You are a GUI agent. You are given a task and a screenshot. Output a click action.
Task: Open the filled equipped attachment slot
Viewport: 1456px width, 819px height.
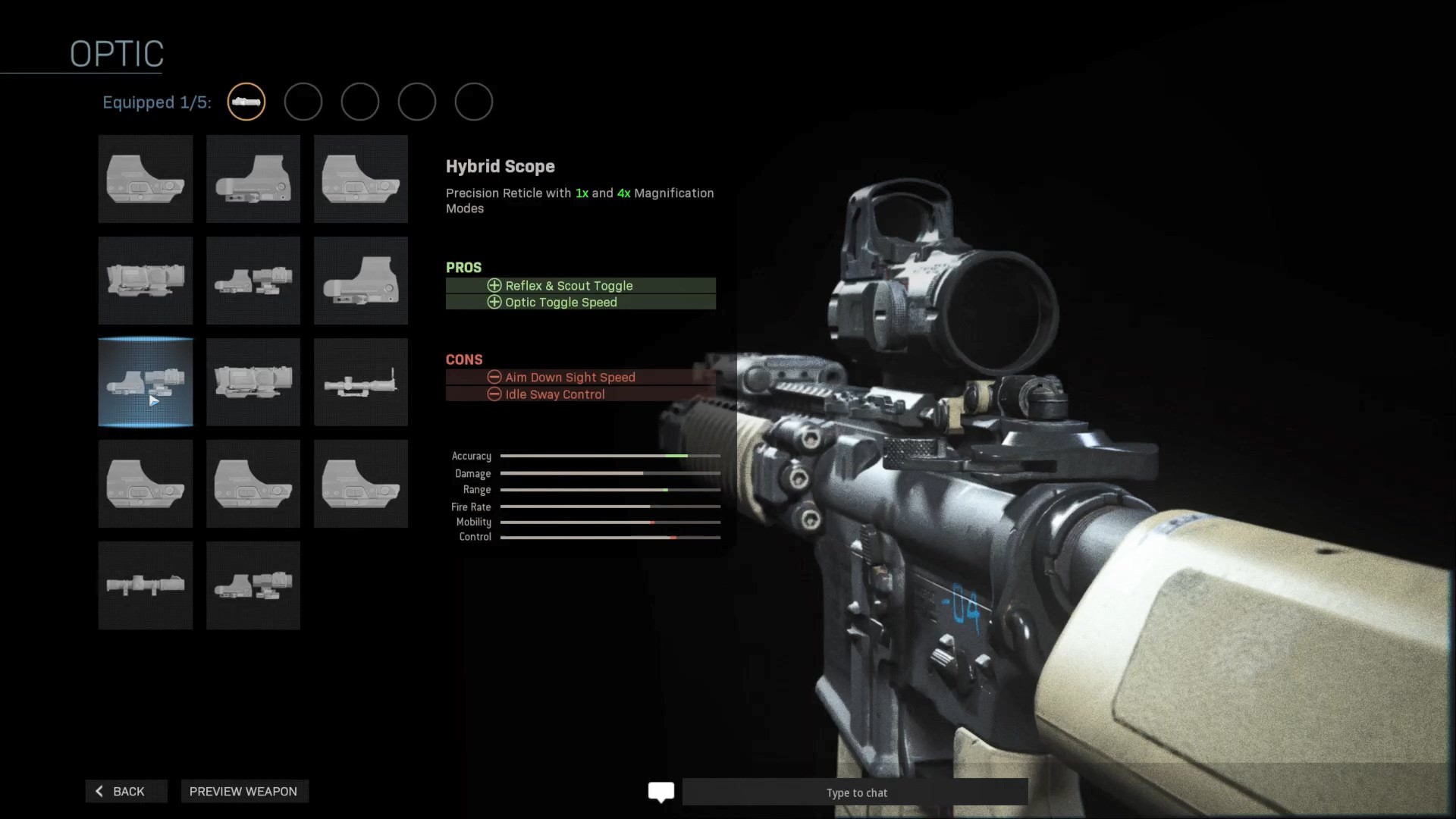click(246, 102)
